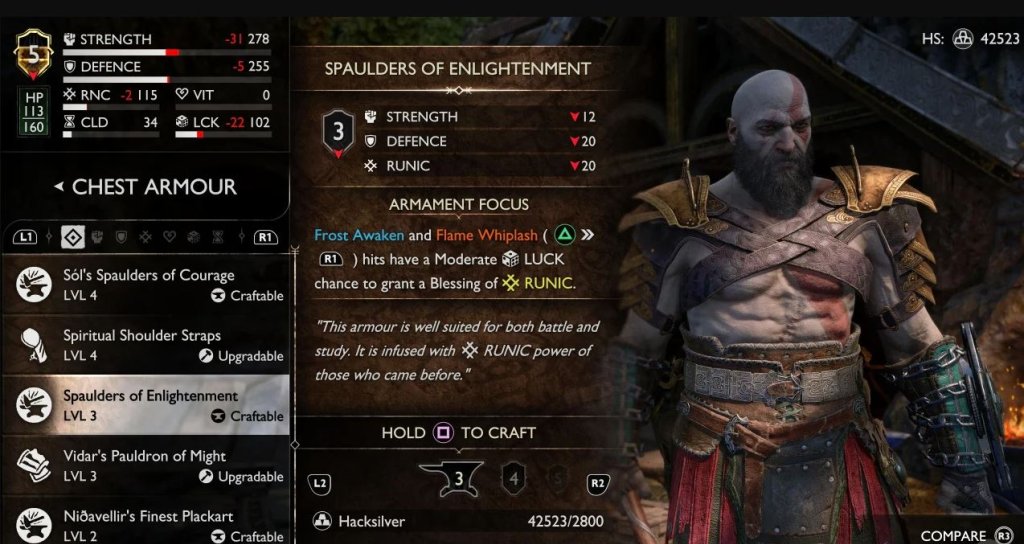
Task: Switch to the all-stats diamond filter tab
Action: pyautogui.click(x=71, y=237)
